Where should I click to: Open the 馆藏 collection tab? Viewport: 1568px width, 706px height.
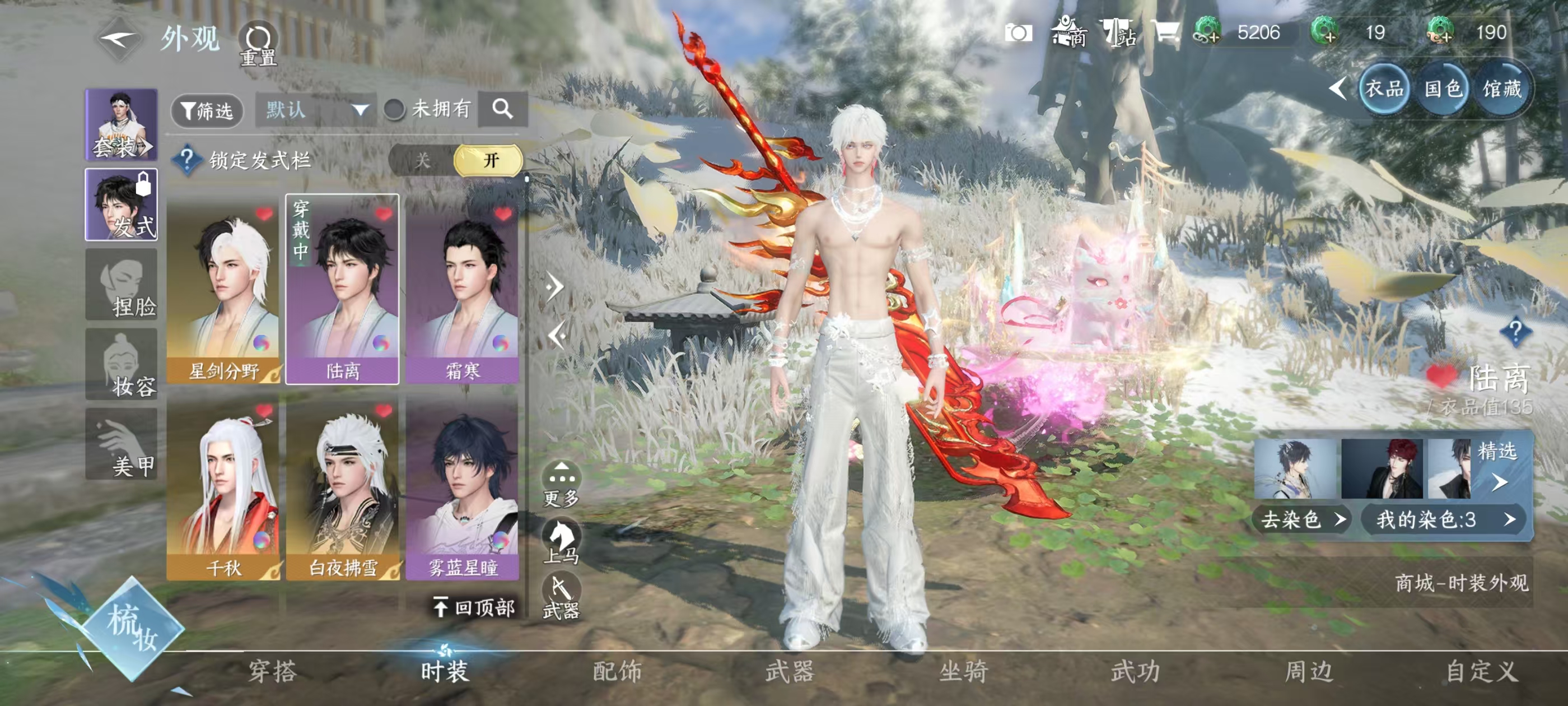pyautogui.click(x=1501, y=90)
